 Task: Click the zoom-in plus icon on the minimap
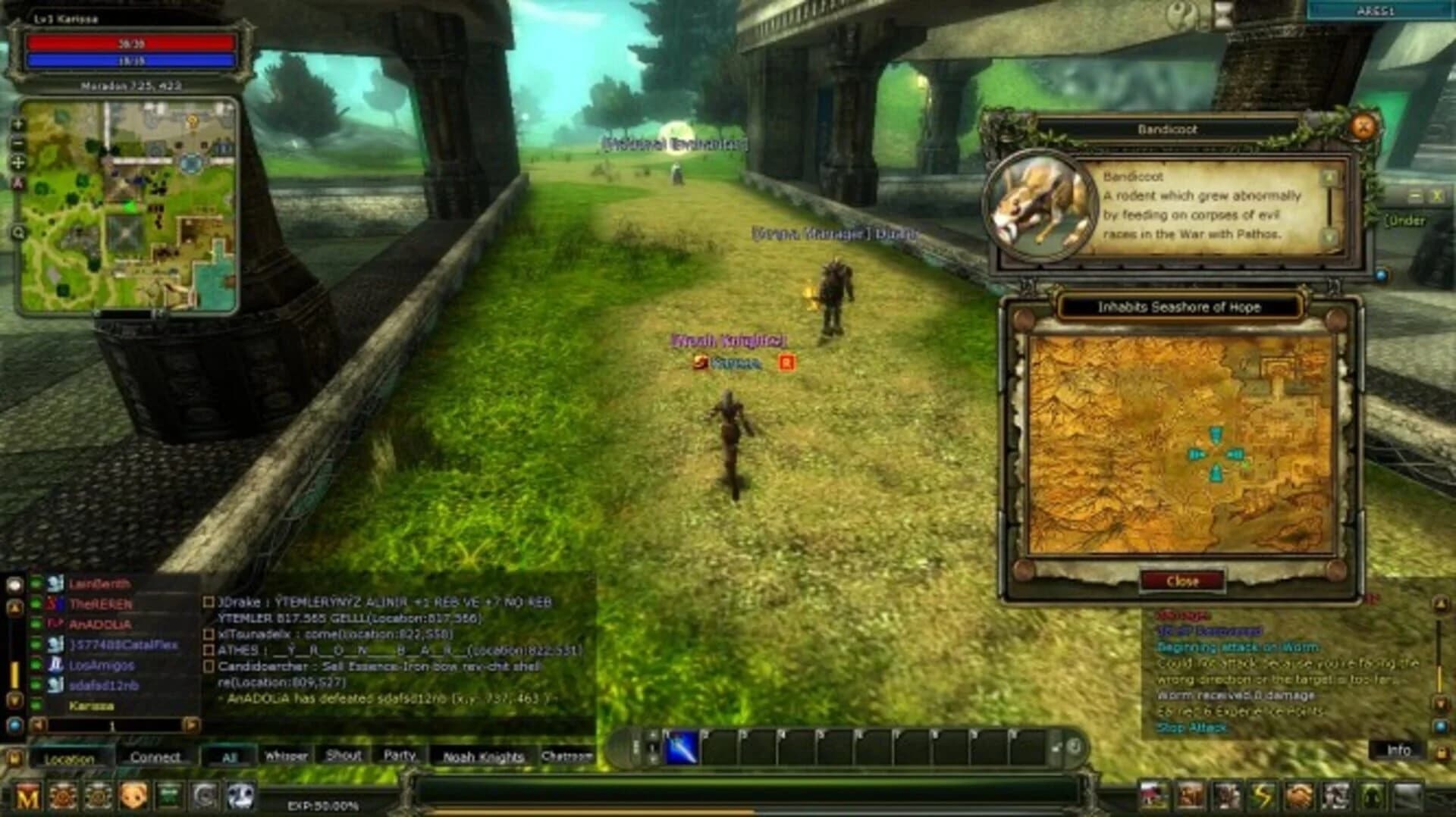click(17, 124)
